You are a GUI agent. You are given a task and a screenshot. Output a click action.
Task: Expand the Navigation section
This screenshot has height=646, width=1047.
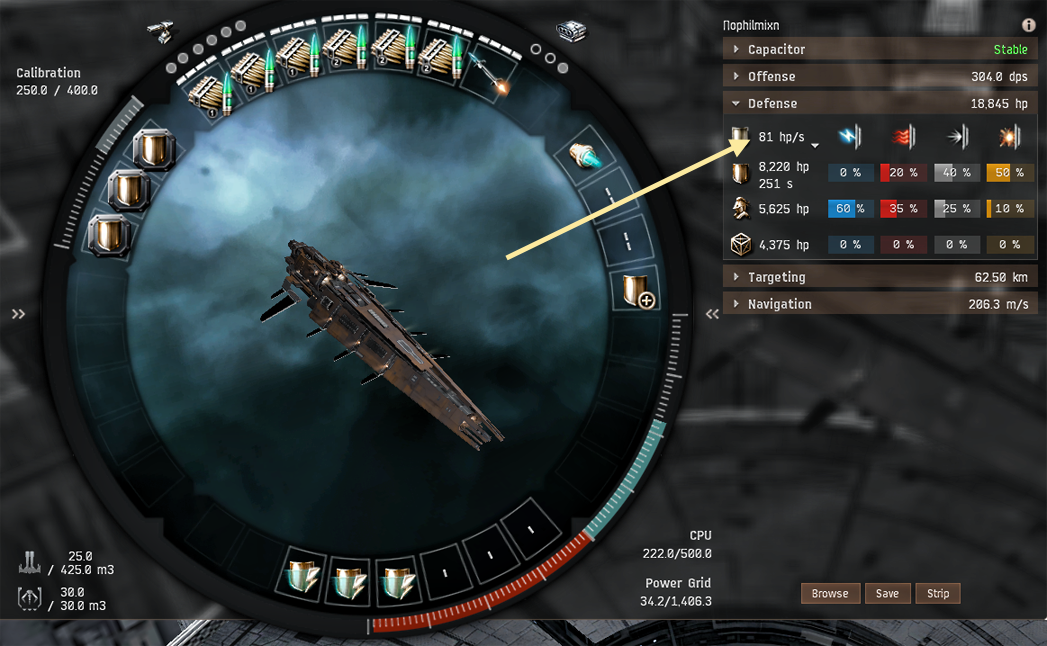(779, 304)
